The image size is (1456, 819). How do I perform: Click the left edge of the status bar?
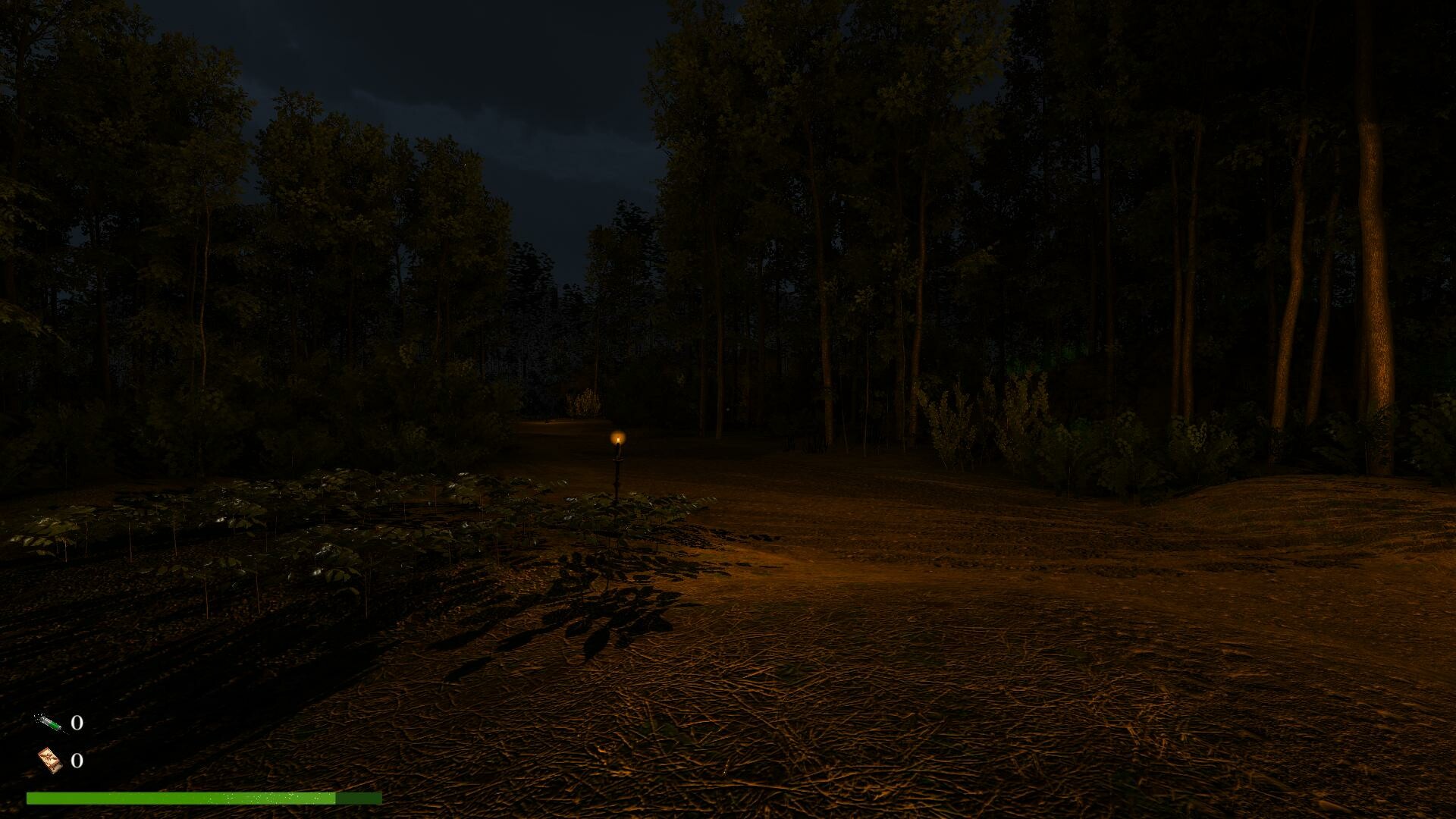click(x=30, y=800)
